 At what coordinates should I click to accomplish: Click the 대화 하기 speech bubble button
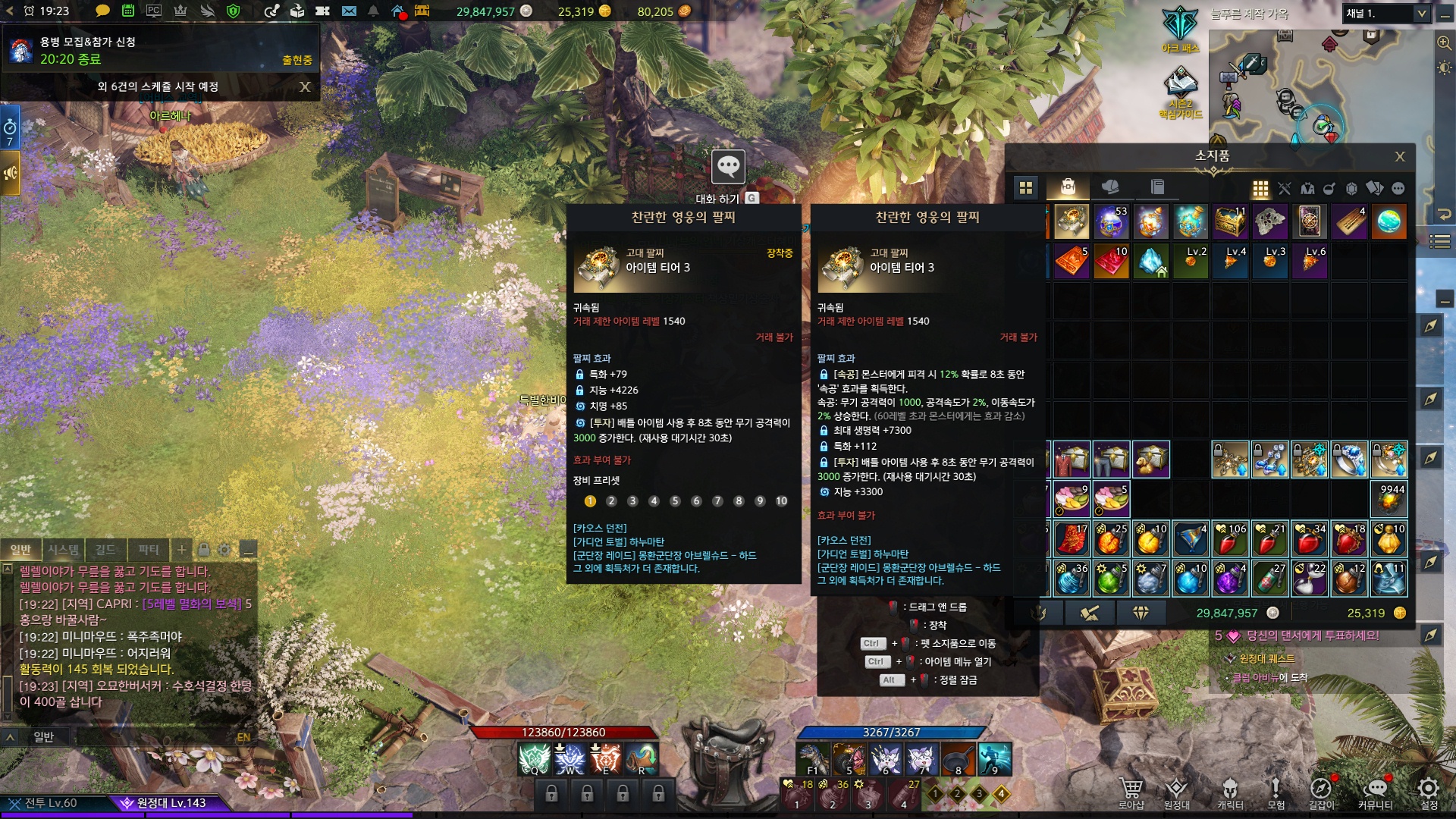pos(728,167)
